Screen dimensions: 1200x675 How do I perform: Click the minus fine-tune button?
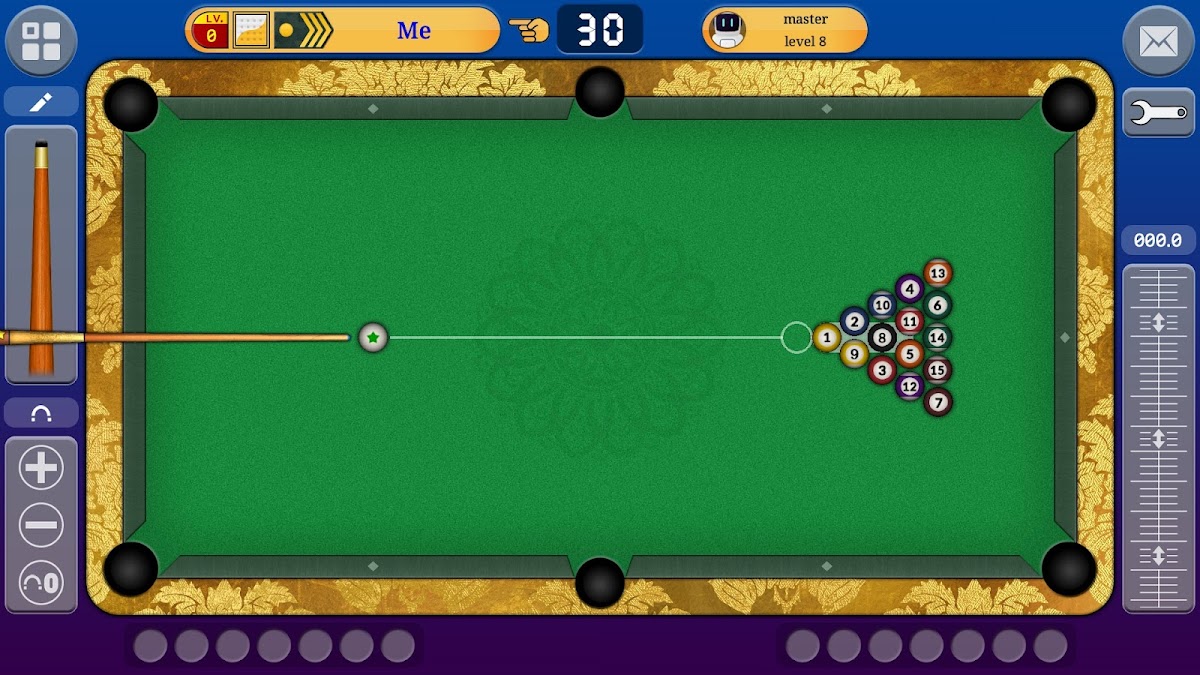coord(41,525)
